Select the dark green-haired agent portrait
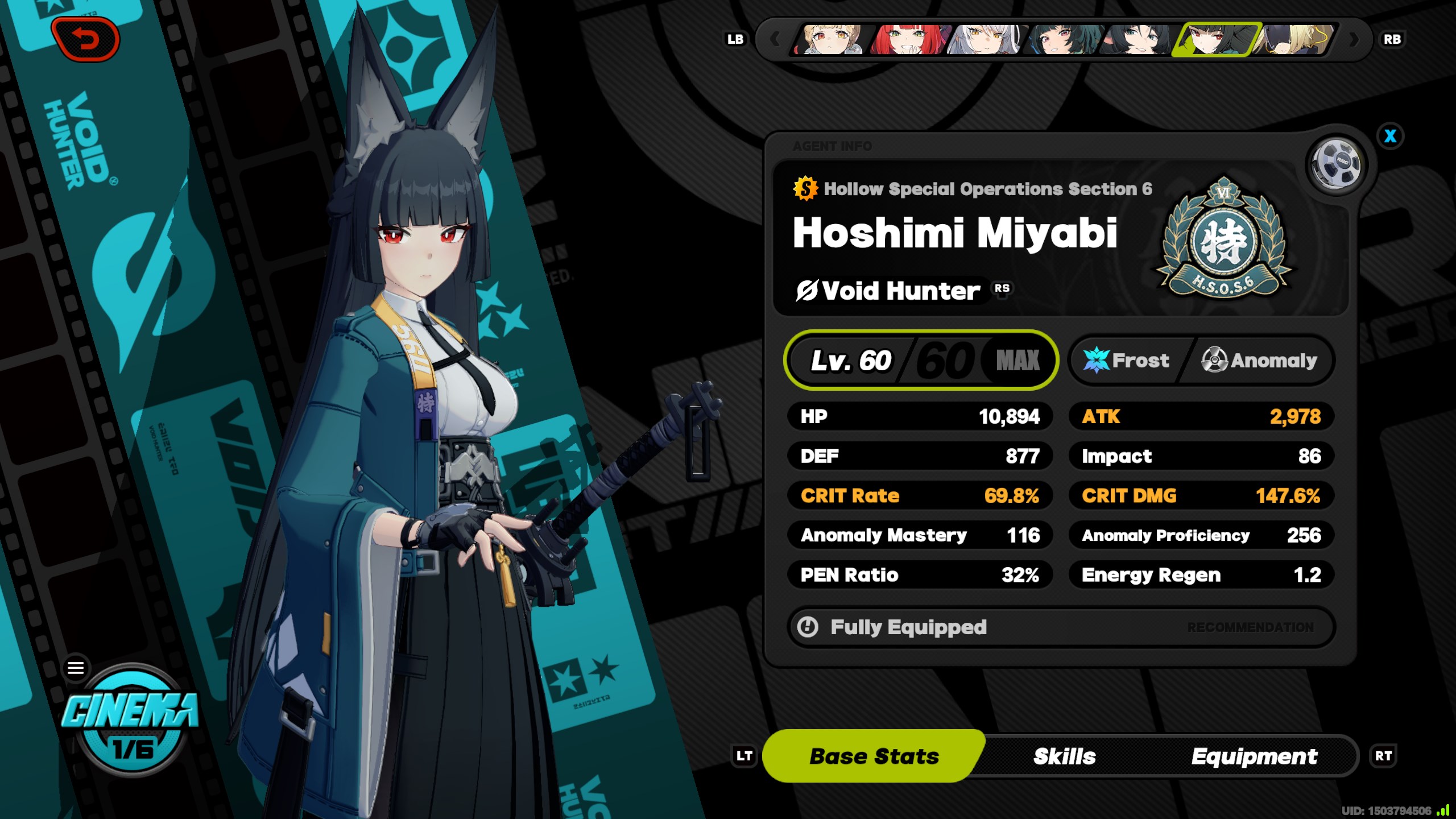Viewport: 1456px width, 819px height. click(1061, 39)
